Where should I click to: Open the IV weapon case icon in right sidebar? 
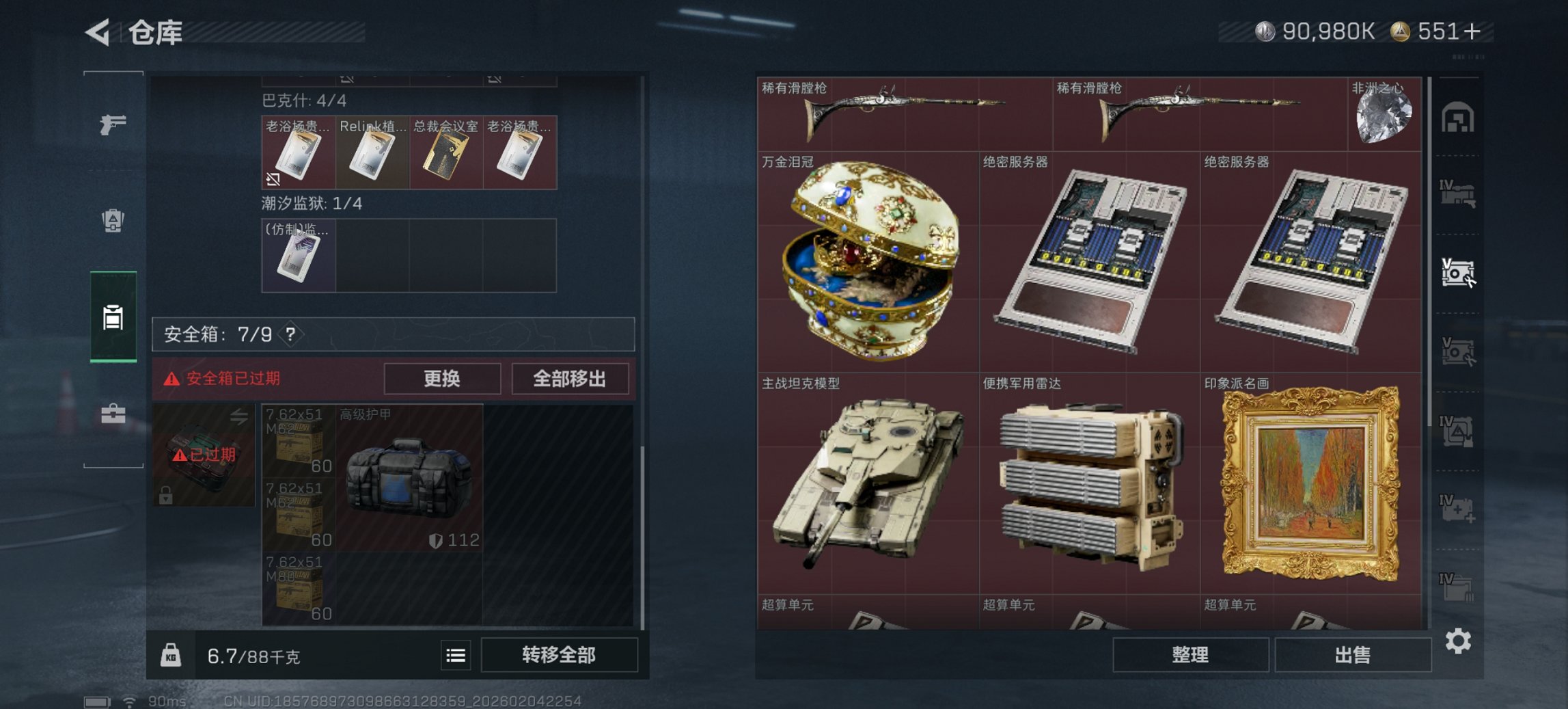[x=1457, y=191]
